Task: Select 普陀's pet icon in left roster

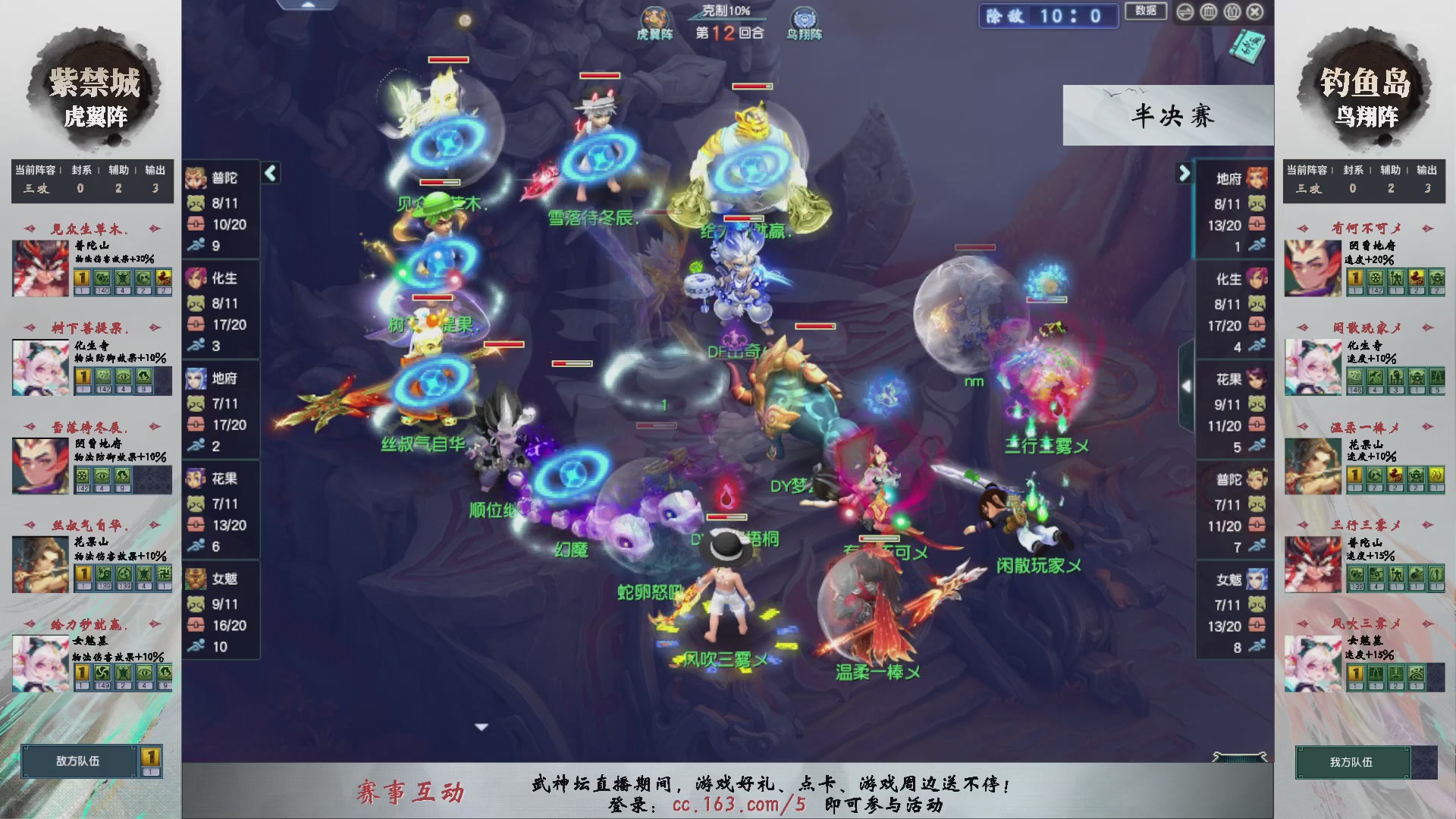Action: (x=196, y=203)
